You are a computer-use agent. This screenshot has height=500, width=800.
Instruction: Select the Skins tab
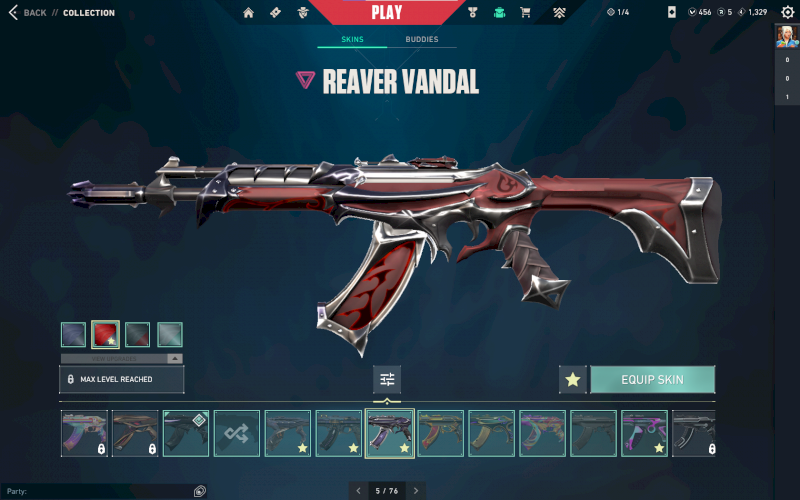tap(352, 40)
